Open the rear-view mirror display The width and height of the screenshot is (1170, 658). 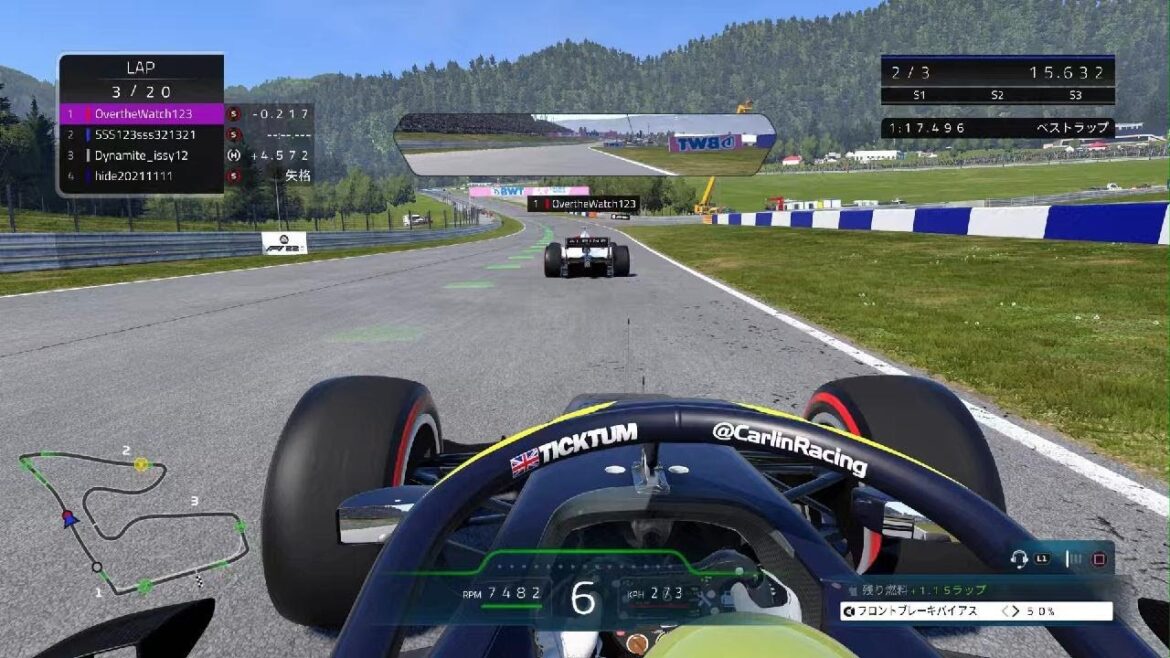coord(585,144)
